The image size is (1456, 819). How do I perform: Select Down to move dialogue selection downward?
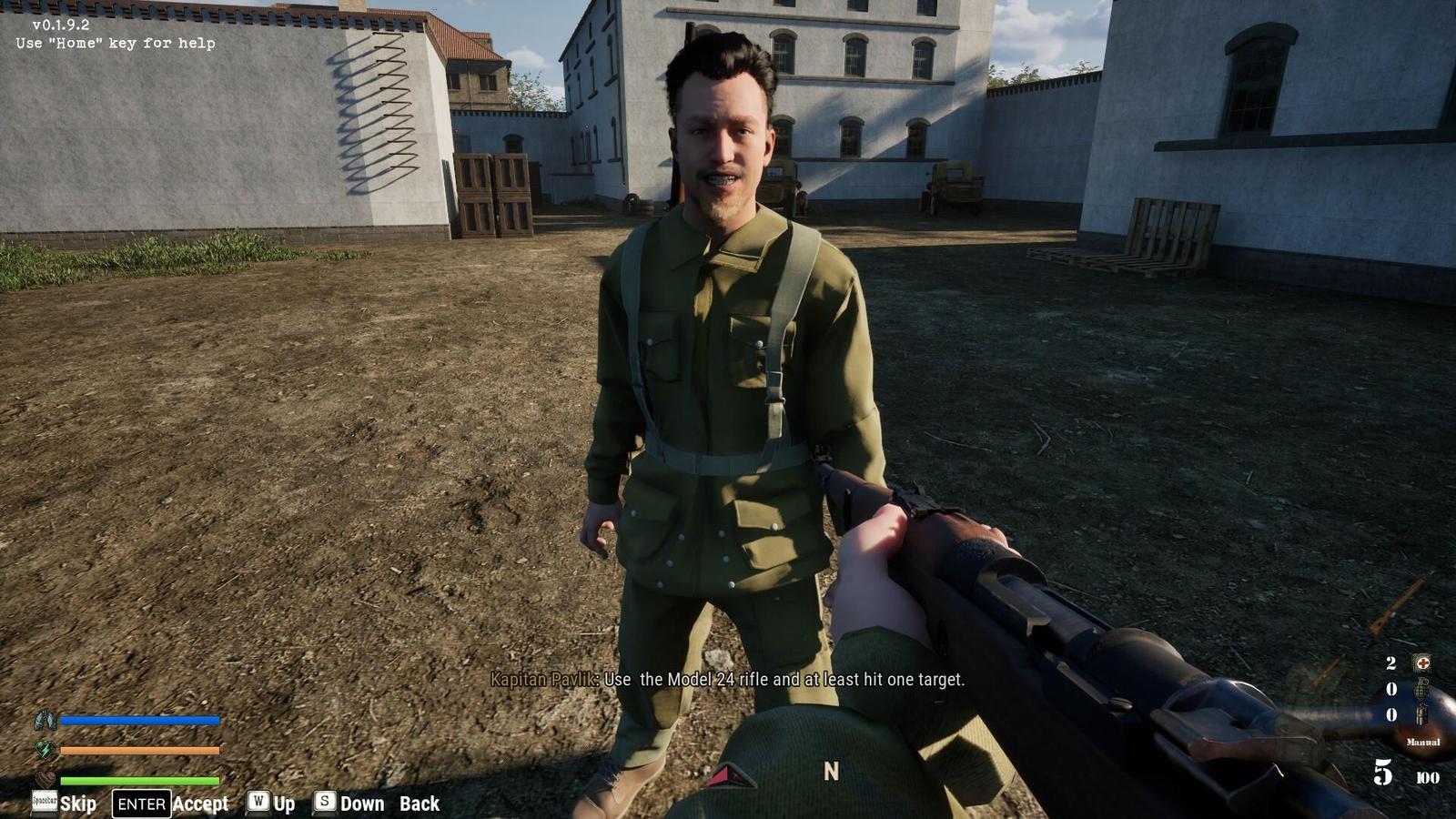click(x=363, y=804)
